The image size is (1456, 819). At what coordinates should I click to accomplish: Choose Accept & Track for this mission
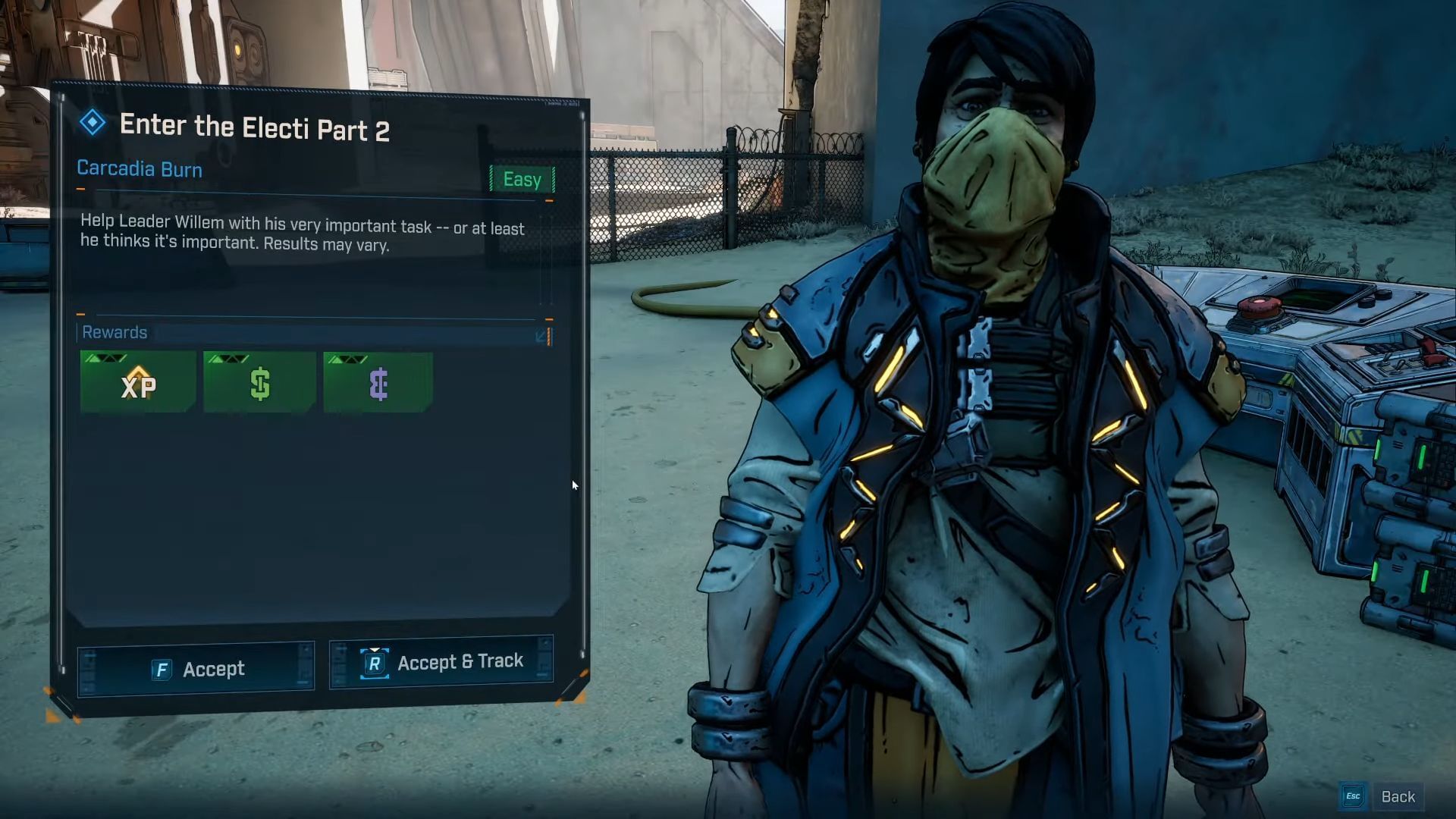click(x=441, y=662)
